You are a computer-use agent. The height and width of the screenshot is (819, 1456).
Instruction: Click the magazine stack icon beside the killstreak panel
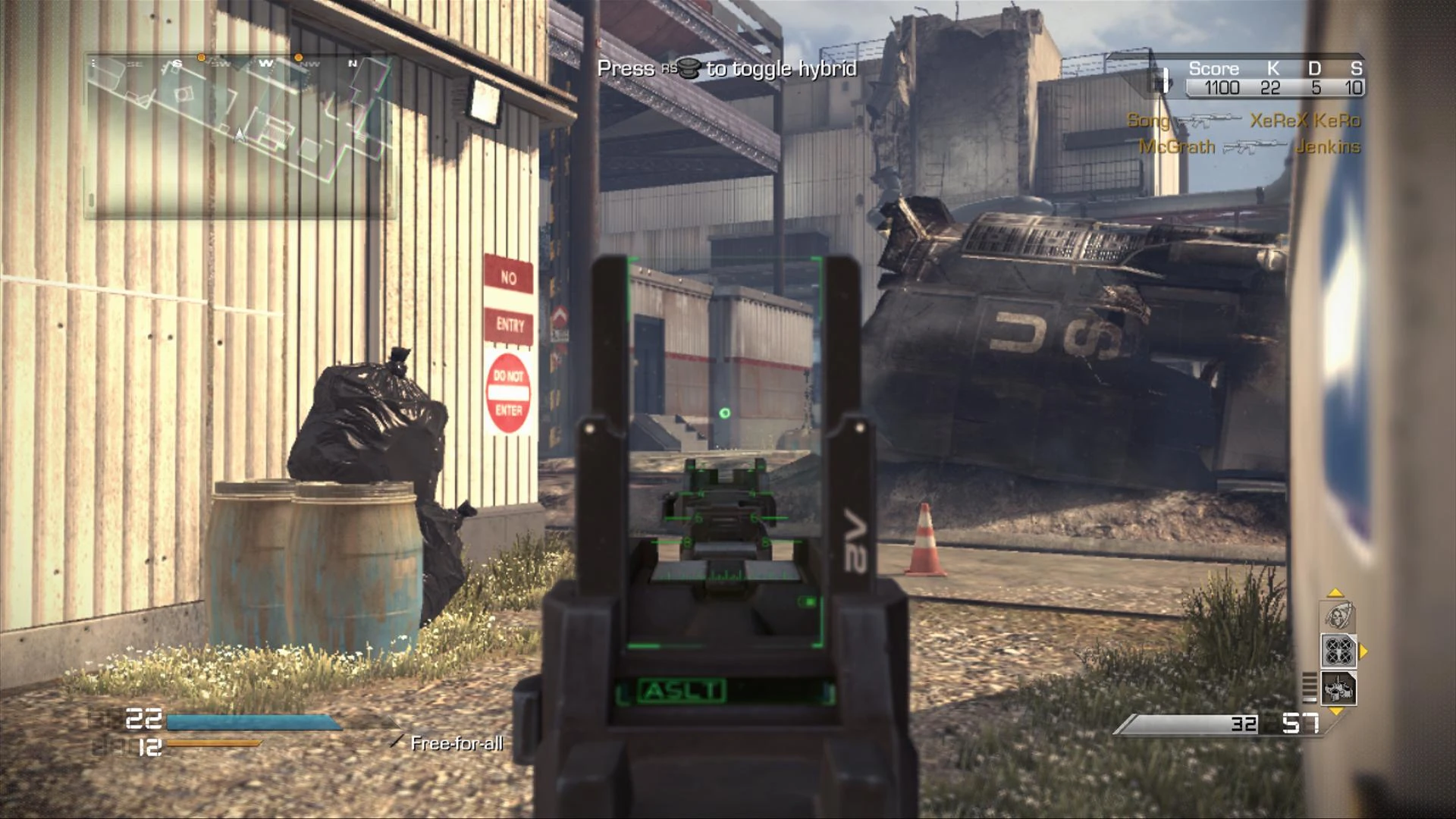click(x=1310, y=687)
